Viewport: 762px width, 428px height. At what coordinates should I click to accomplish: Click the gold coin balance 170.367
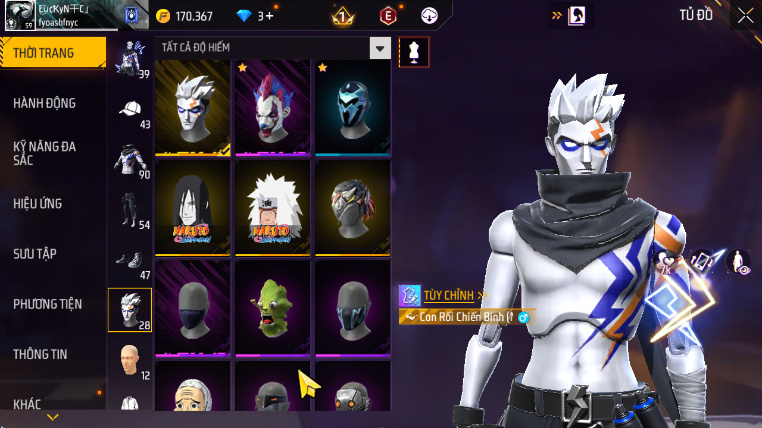click(185, 16)
